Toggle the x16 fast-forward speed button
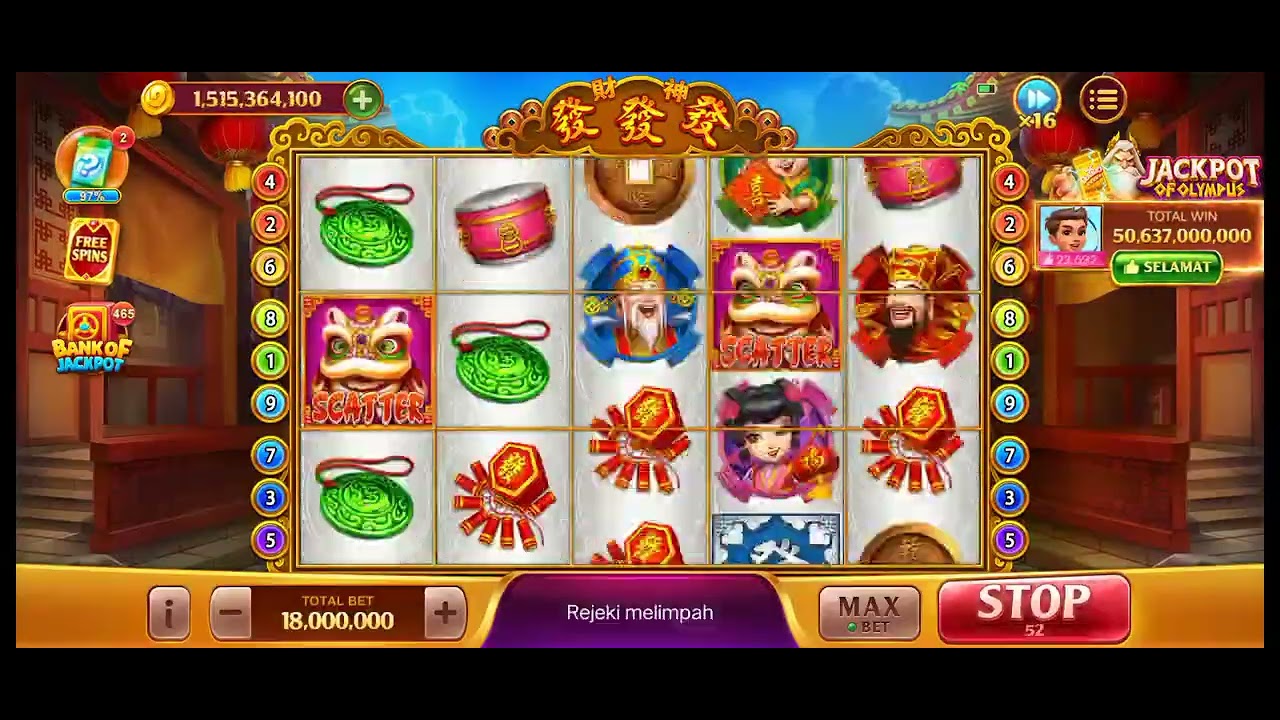The image size is (1280, 720). click(1037, 100)
